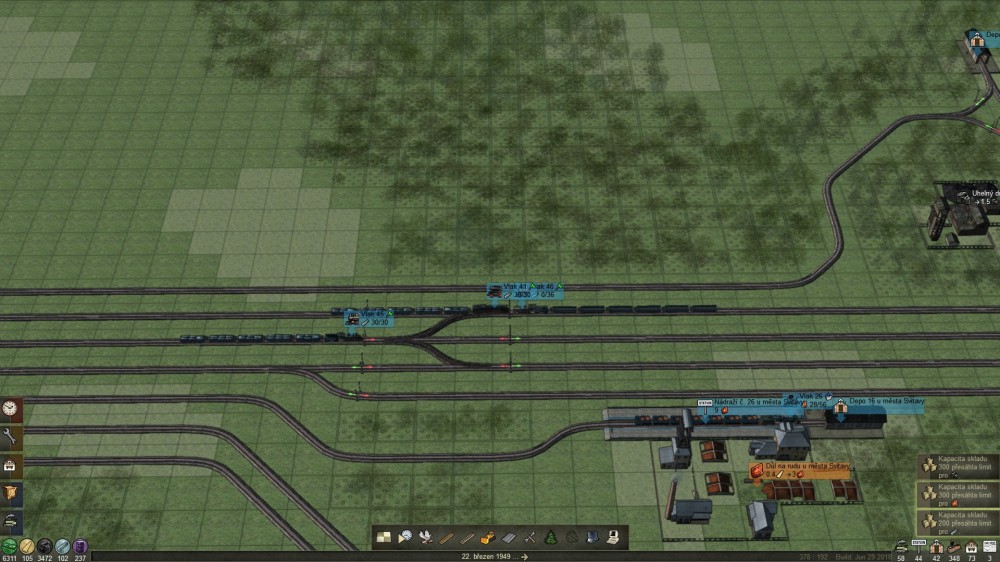Open the train list showing 58
This screenshot has height=562, width=1000.
[901, 547]
